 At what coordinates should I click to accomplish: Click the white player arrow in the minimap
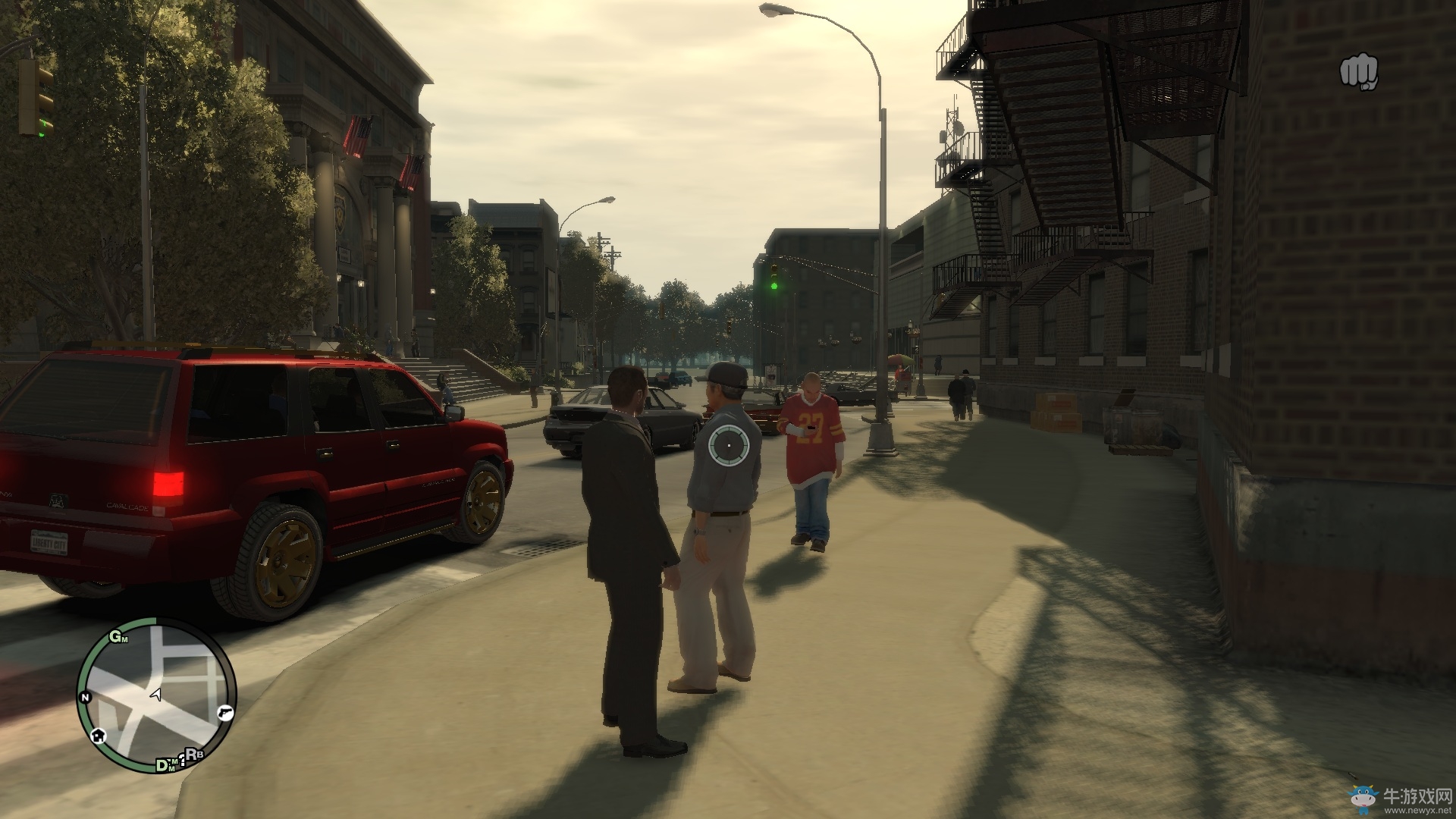point(155,695)
